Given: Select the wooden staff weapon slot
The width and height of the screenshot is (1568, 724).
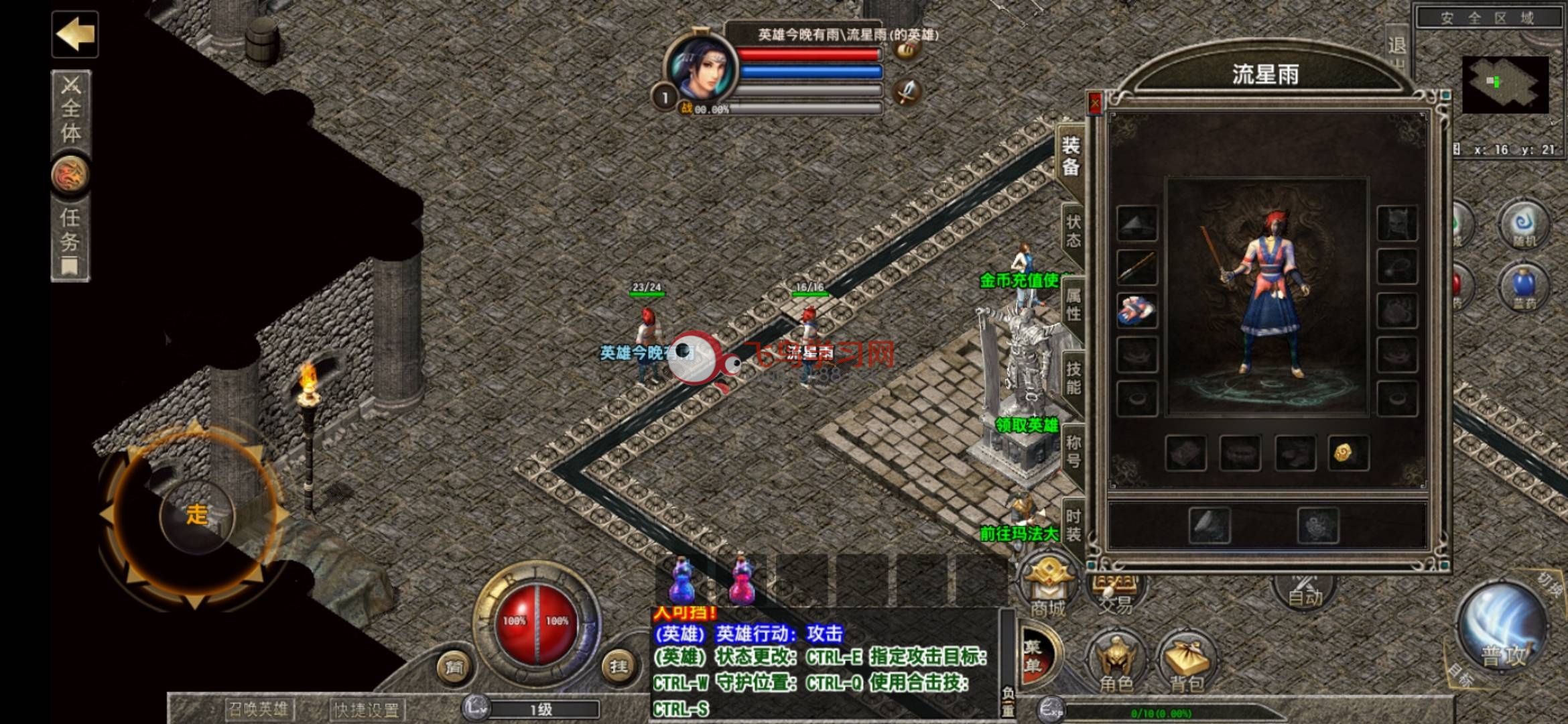Looking at the screenshot, I should coord(1137,267).
